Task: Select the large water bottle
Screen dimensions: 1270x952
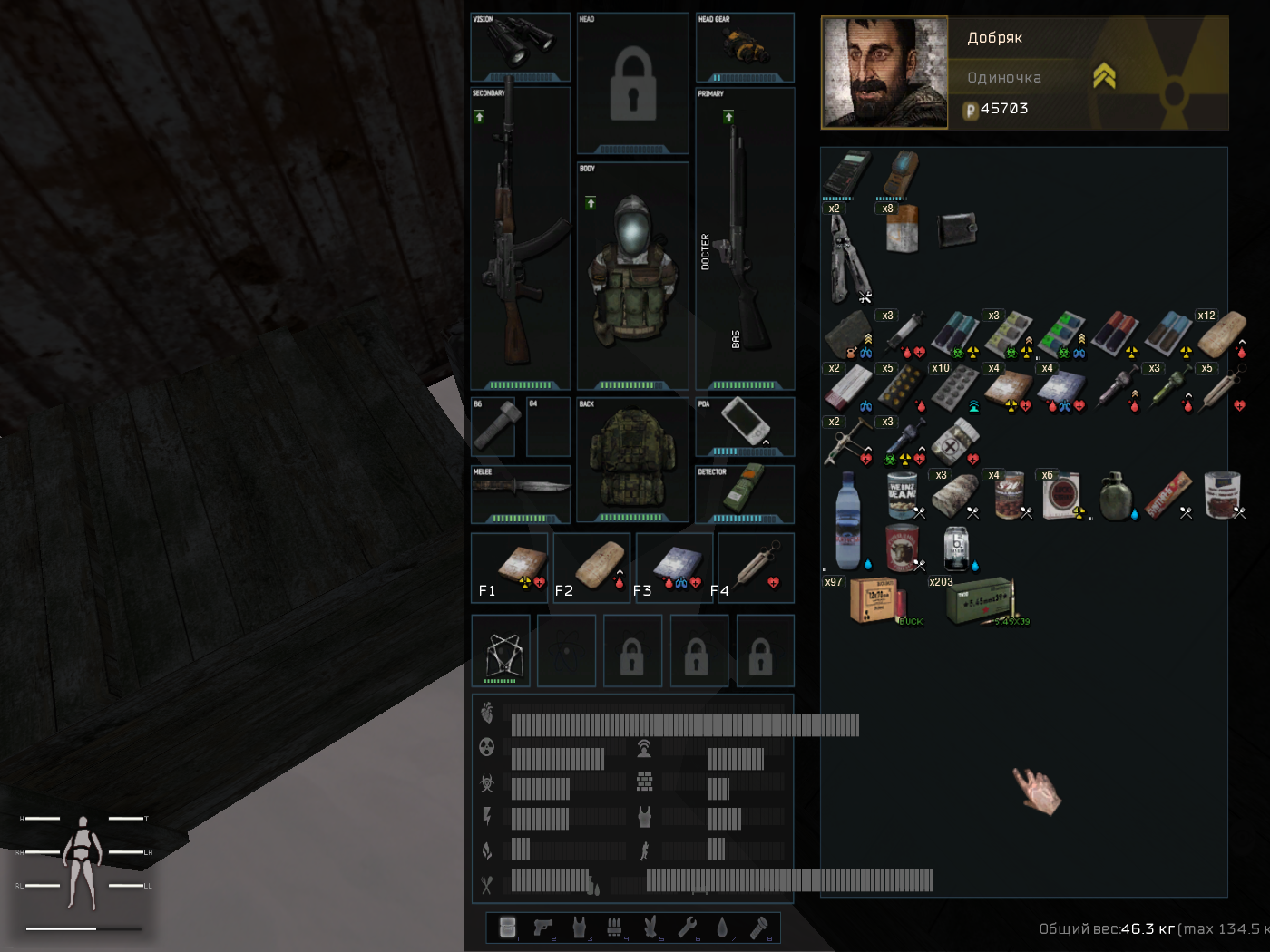Action: 847,520
